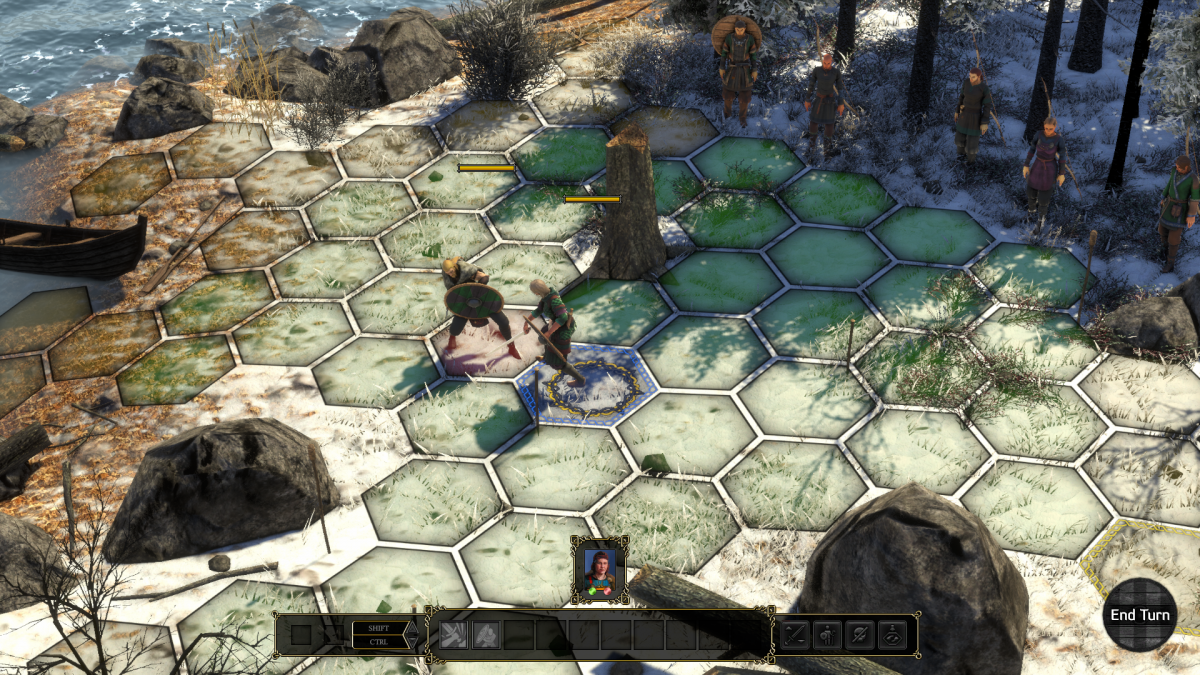The height and width of the screenshot is (675, 1200).
Task: Select the active character portrait
Action: [599, 568]
